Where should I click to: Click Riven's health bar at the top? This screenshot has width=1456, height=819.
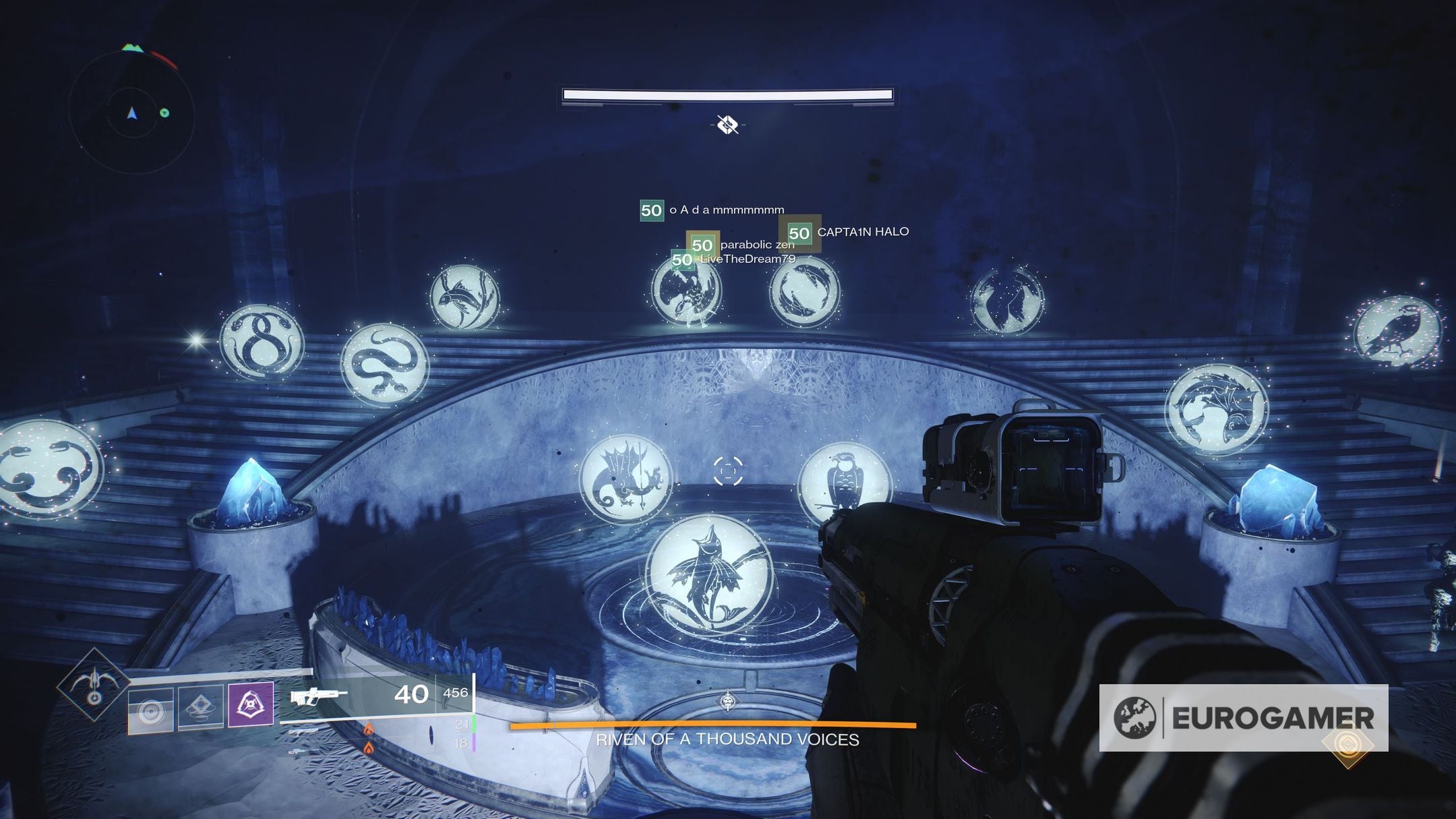pyautogui.click(x=727, y=95)
